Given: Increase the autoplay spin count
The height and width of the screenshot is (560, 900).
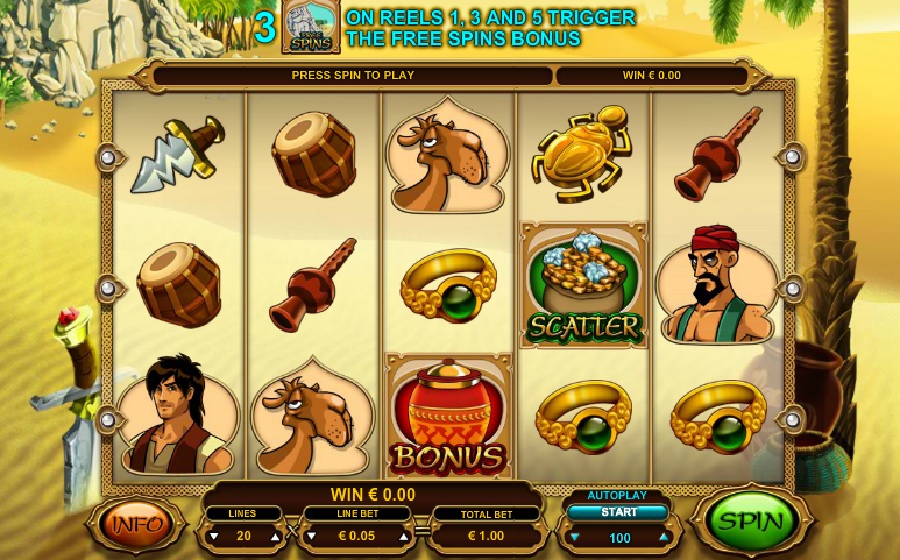Looking at the screenshot, I should coord(662,537).
